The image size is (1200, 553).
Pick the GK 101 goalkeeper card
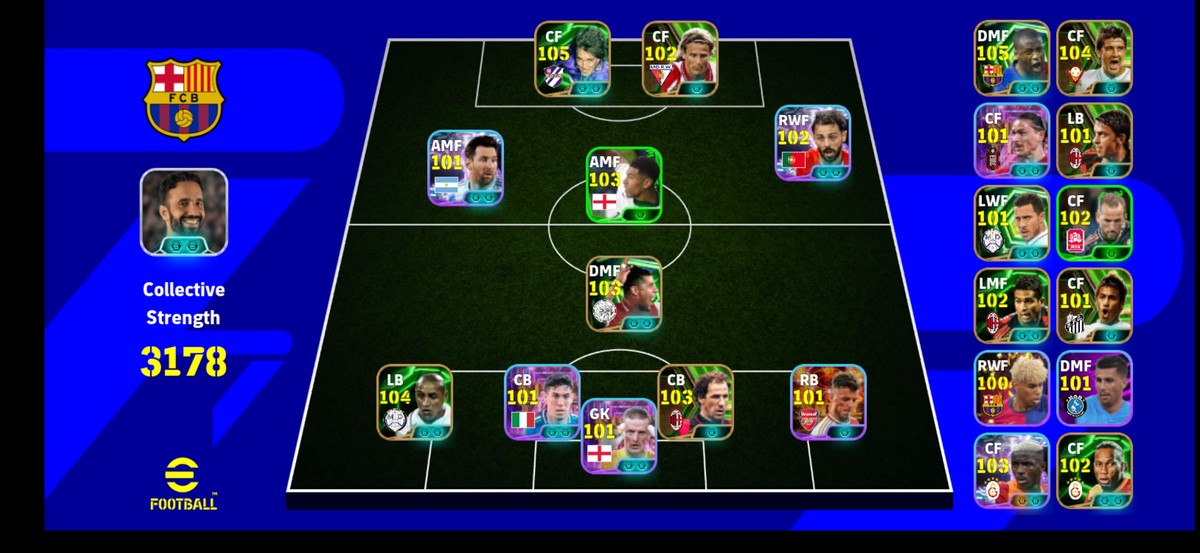coord(619,435)
